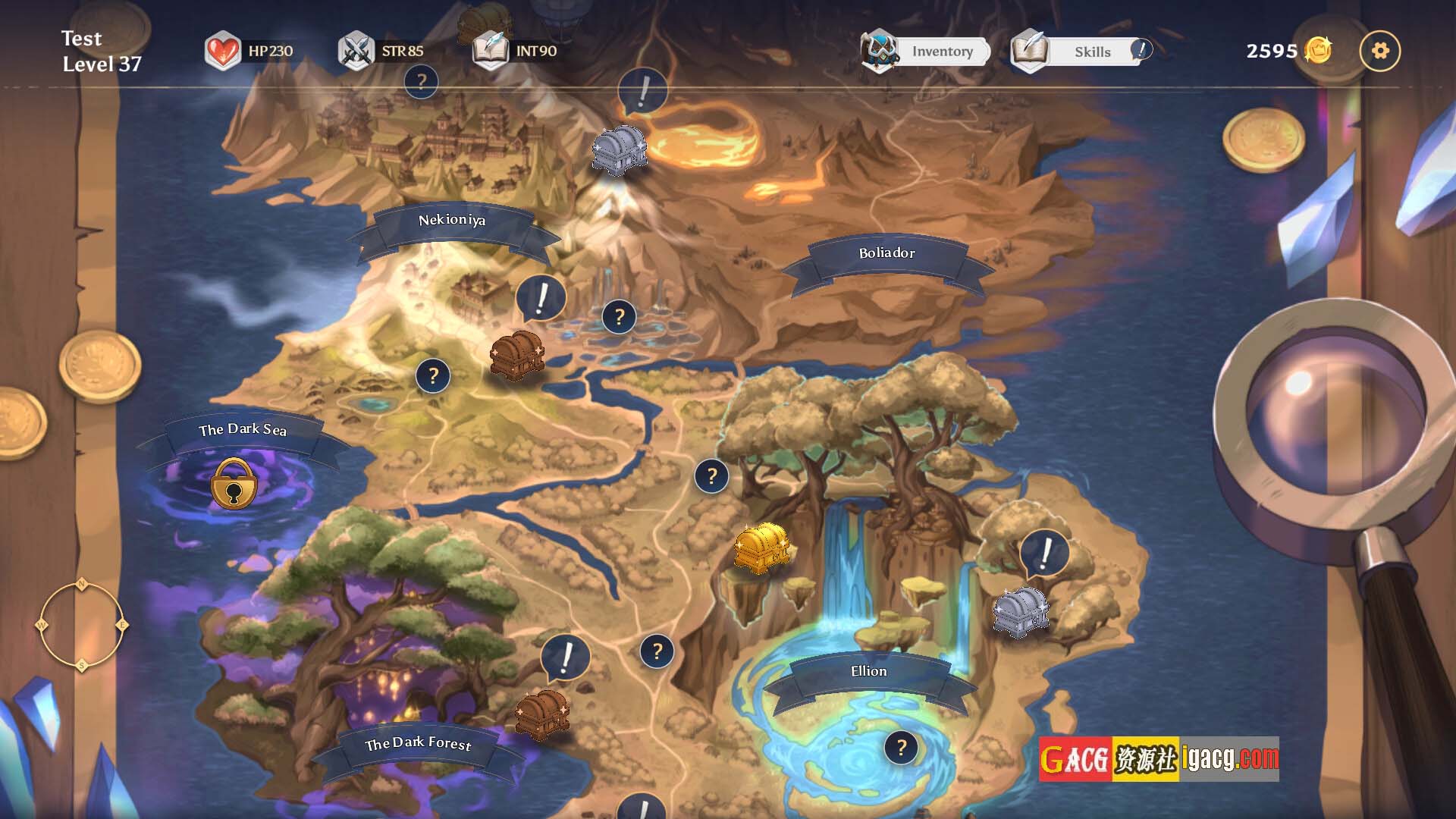Open the bronze chest below Nekioniya
Viewport: 1456px width, 819px height.
pos(516,353)
